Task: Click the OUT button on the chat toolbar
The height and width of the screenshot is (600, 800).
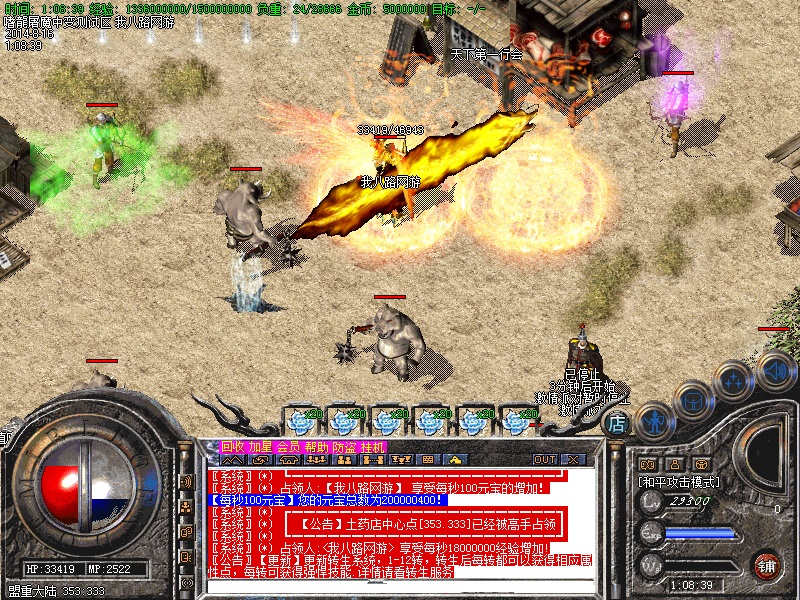Action: coord(545,459)
